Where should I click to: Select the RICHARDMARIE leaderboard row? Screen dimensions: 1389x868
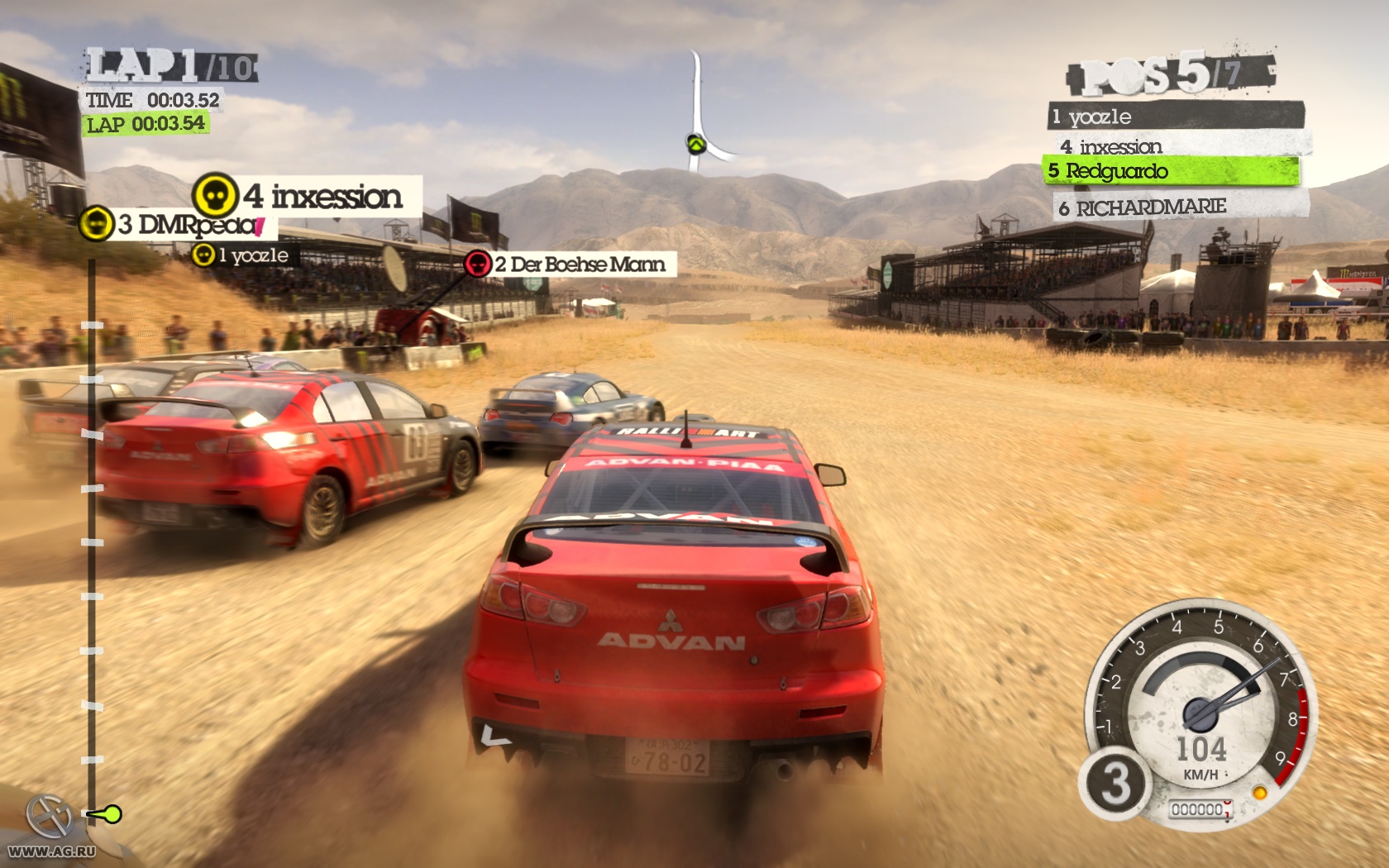point(1179,207)
